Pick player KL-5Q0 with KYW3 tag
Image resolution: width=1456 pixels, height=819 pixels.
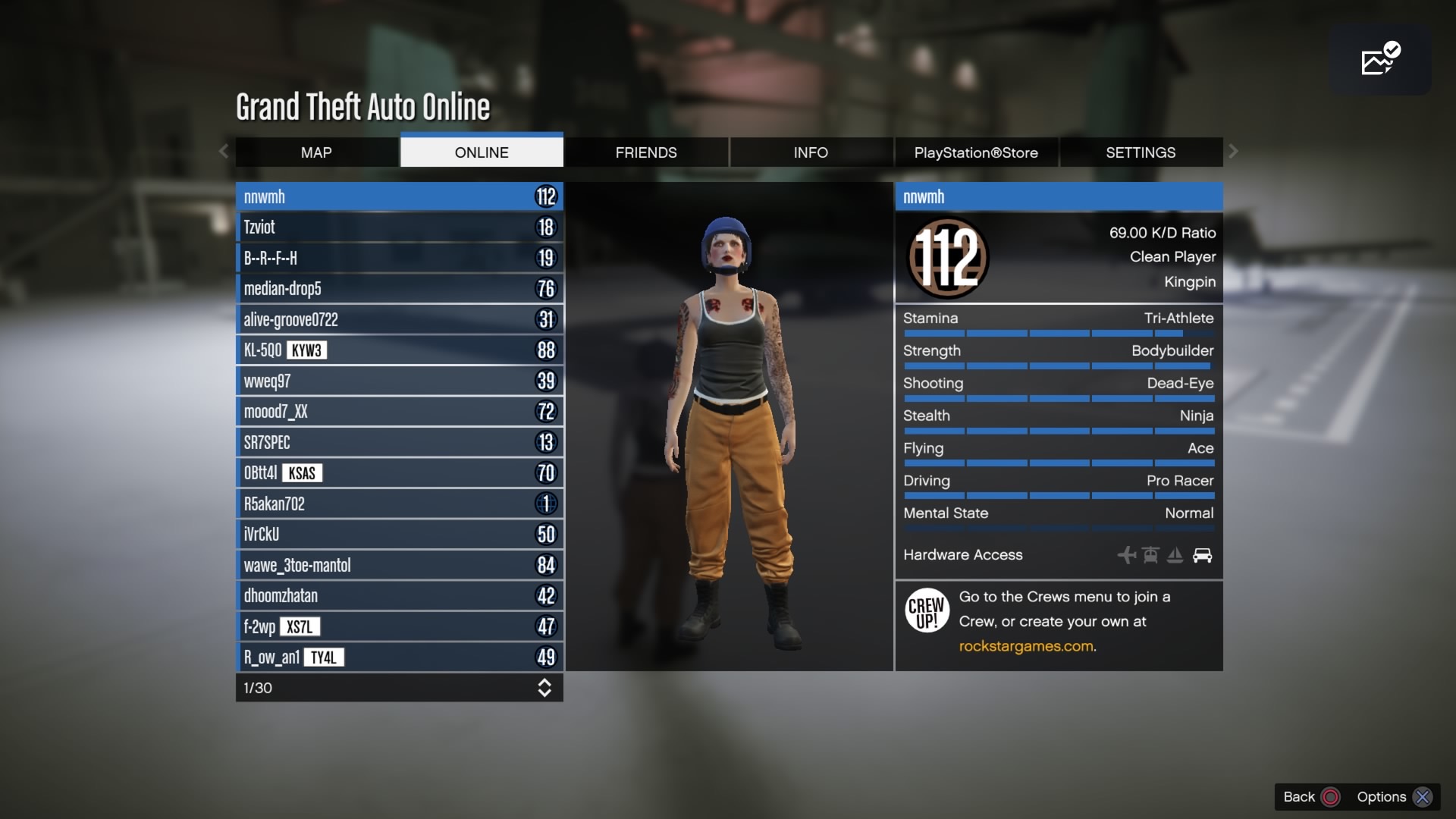(x=399, y=350)
